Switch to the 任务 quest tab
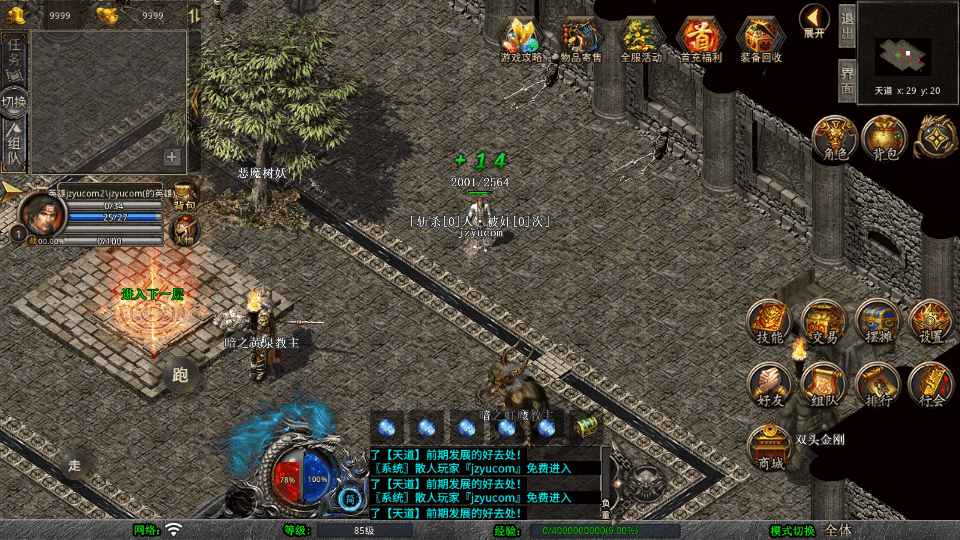Viewport: 960px width, 540px height. pos(14,58)
